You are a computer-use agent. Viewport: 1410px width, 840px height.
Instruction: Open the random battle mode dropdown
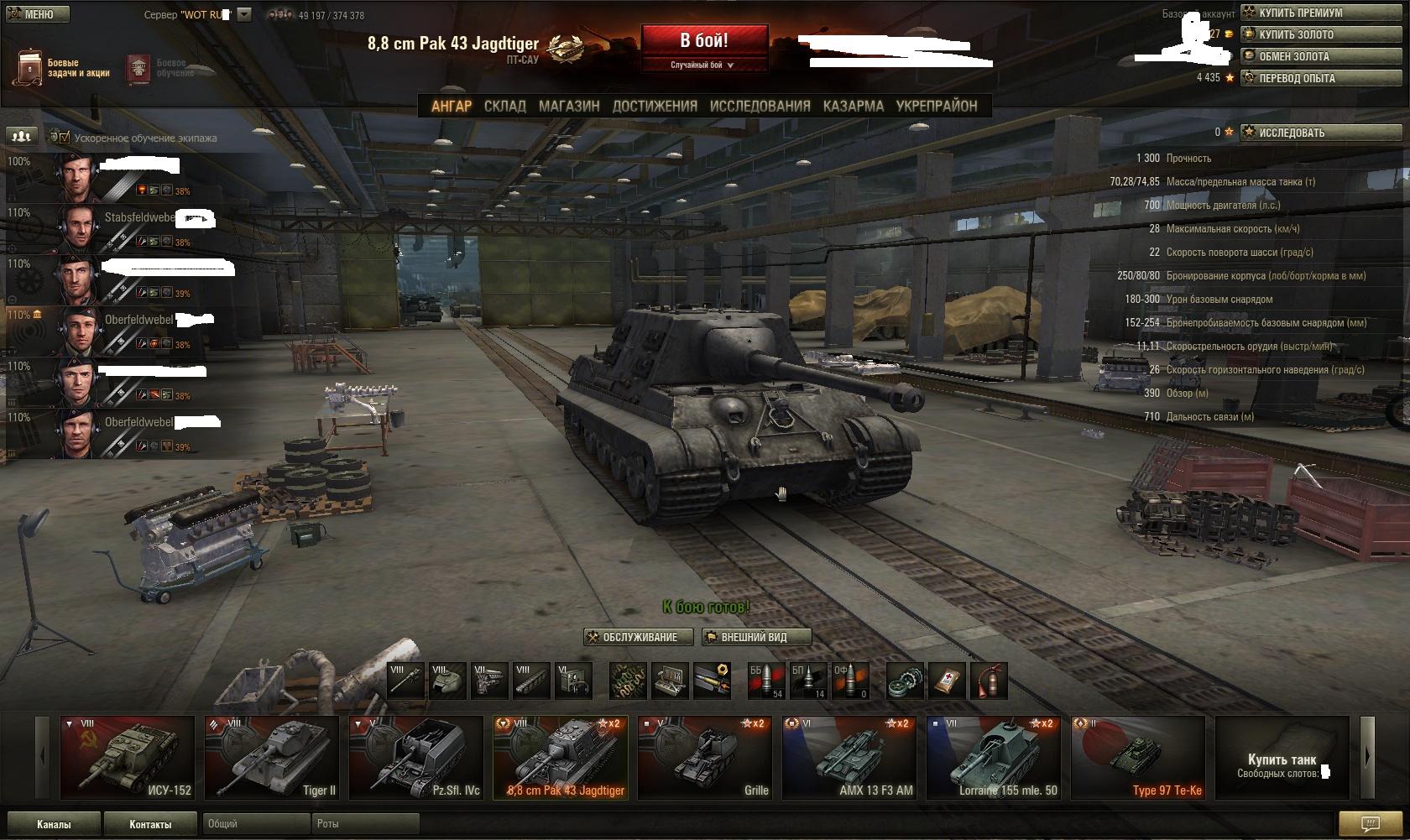click(703, 65)
